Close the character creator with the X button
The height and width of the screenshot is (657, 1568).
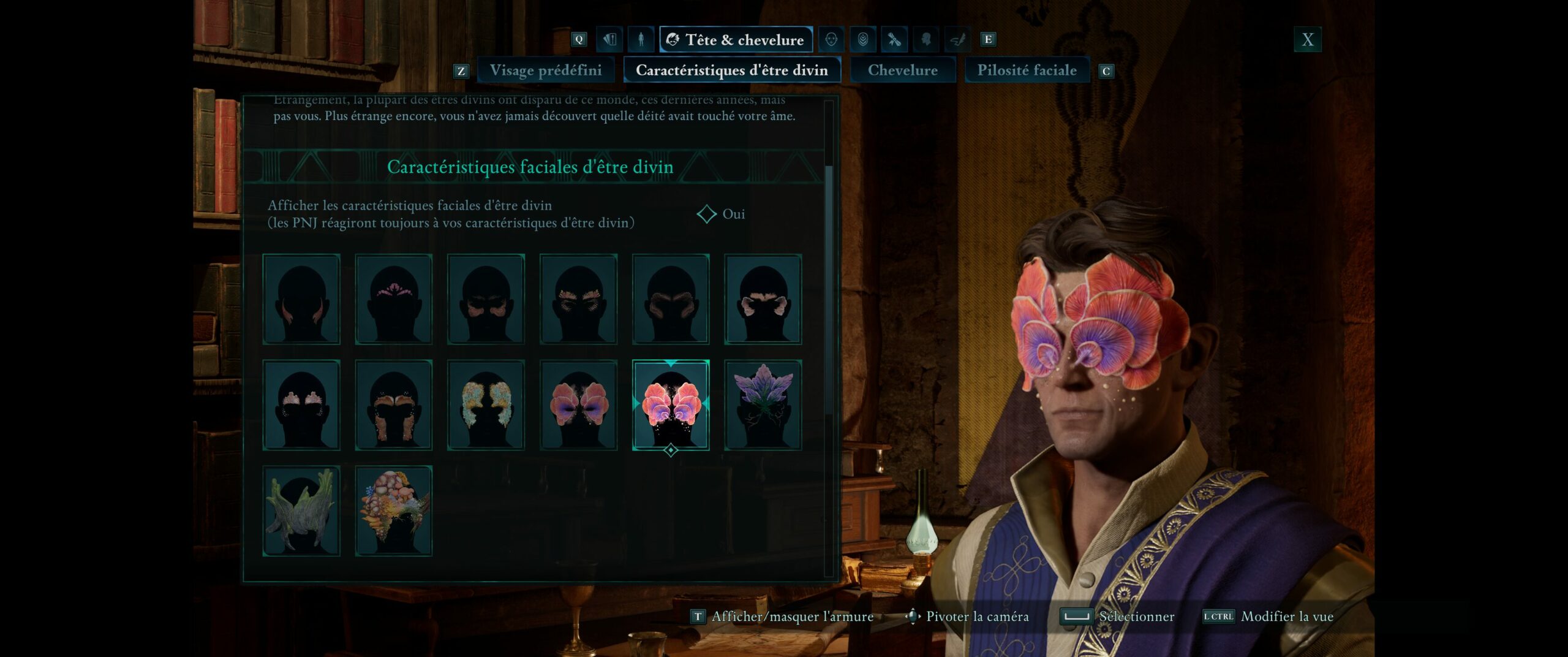1307,40
